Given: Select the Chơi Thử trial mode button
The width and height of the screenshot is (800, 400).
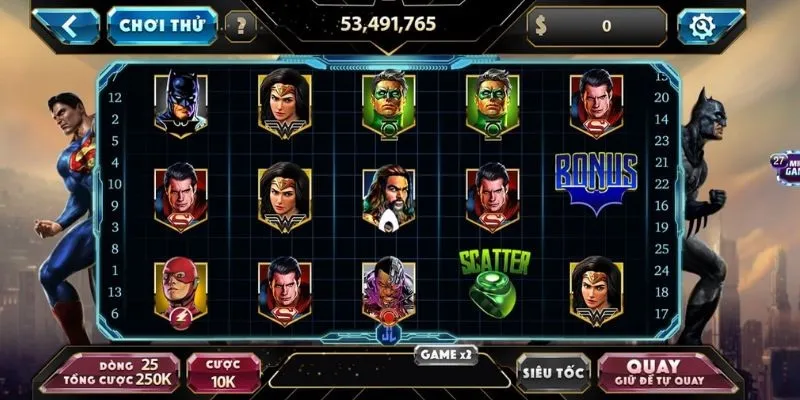Looking at the screenshot, I should (x=162, y=26).
